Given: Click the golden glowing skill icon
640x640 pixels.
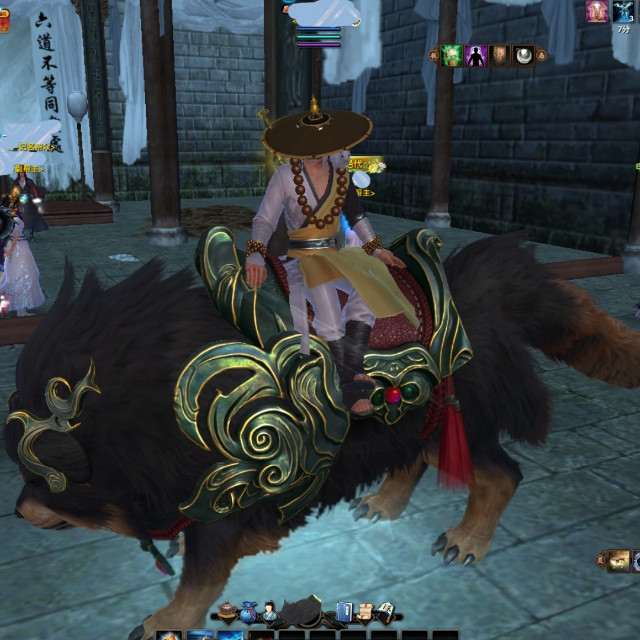Looking at the screenshot, I should coord(619,560).
